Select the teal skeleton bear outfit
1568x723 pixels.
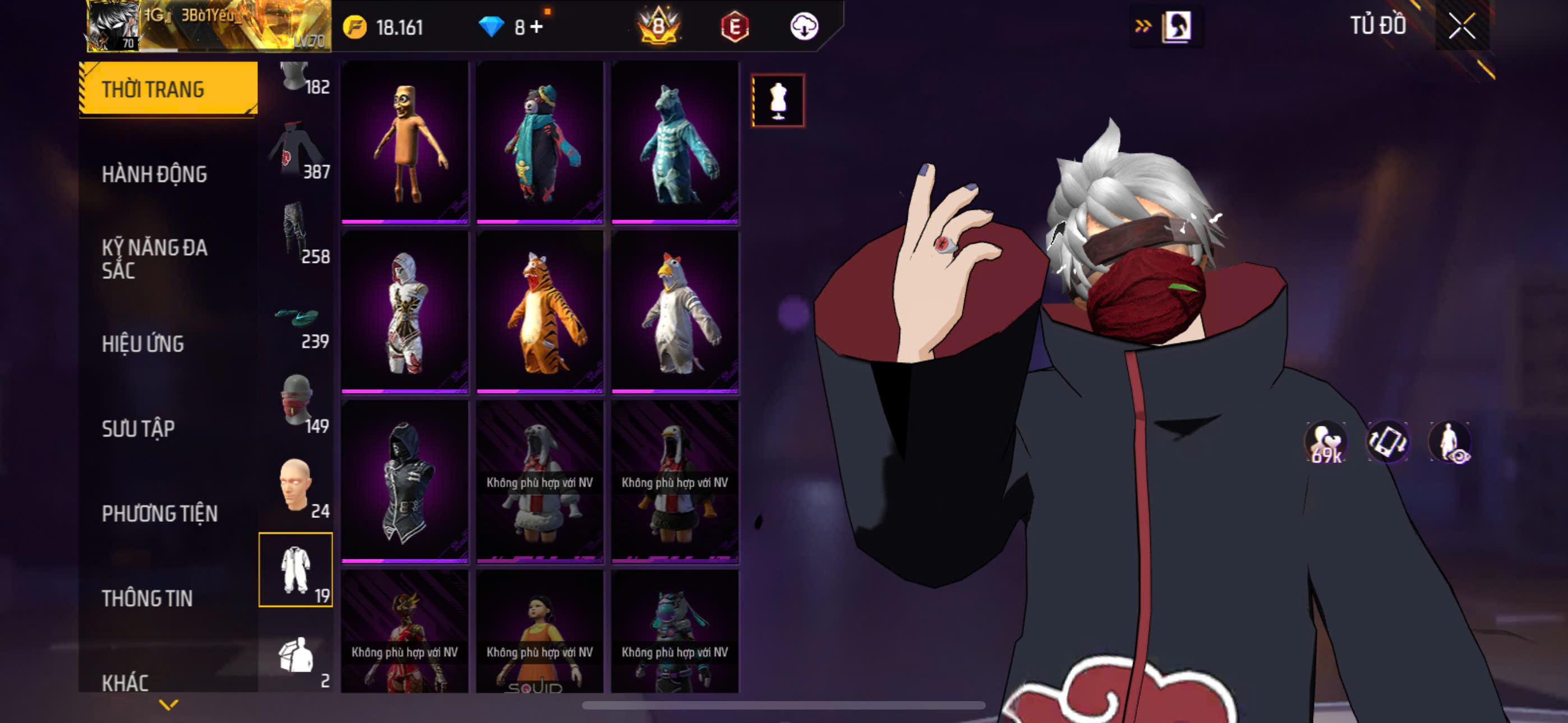click(675, 142)
